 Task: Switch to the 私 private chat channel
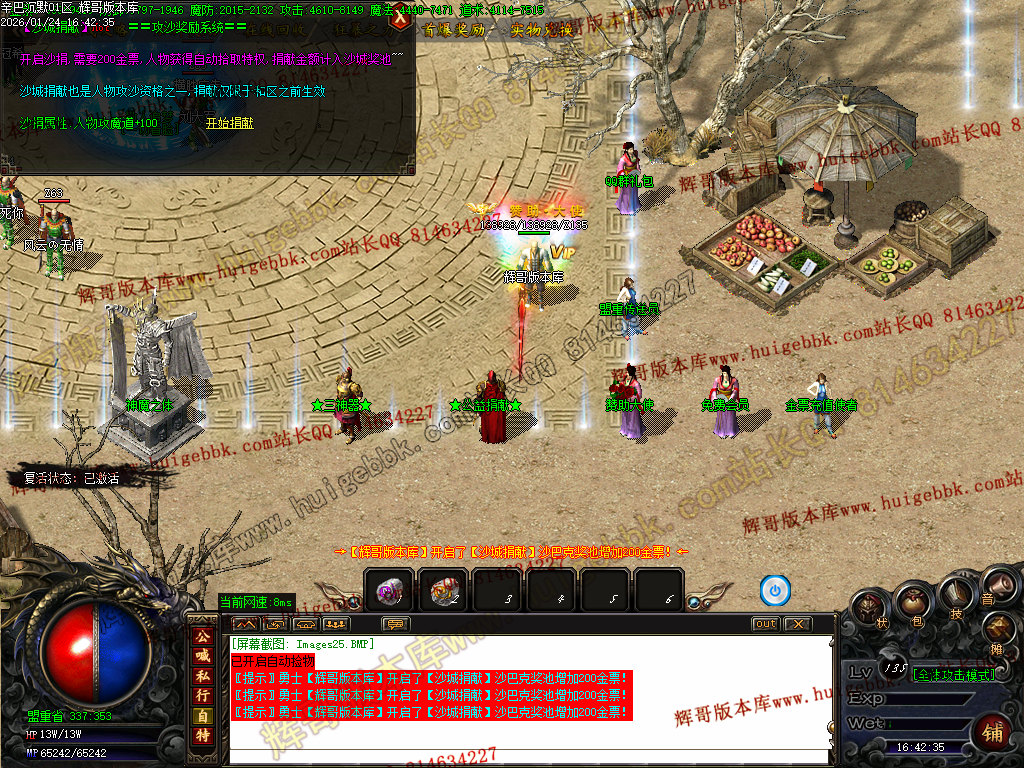(202, 675)
